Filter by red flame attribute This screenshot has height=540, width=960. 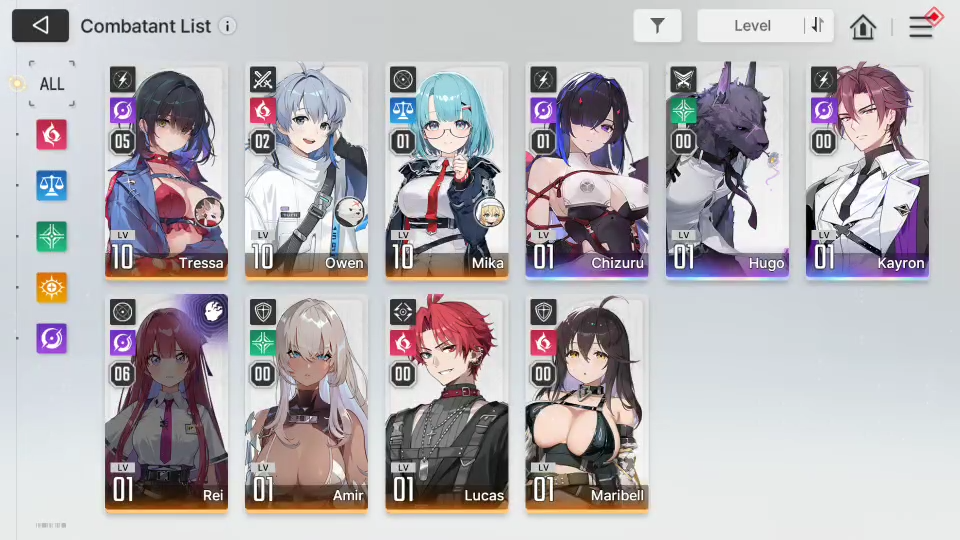coord(51,134)
